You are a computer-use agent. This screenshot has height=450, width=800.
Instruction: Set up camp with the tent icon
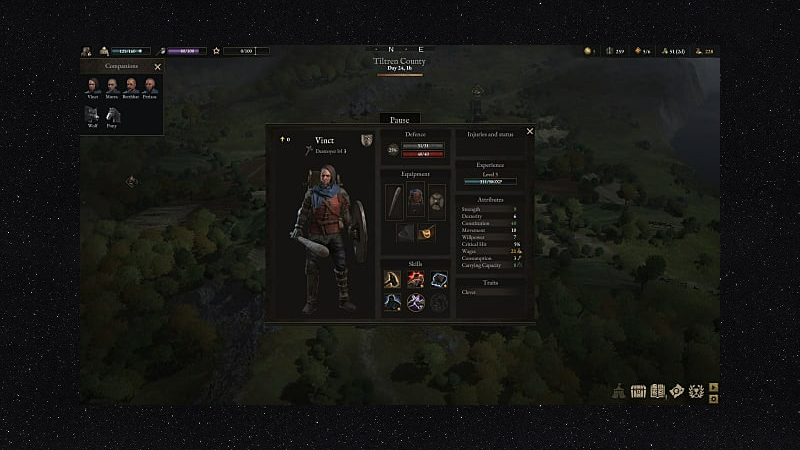[x=621, y=391]
